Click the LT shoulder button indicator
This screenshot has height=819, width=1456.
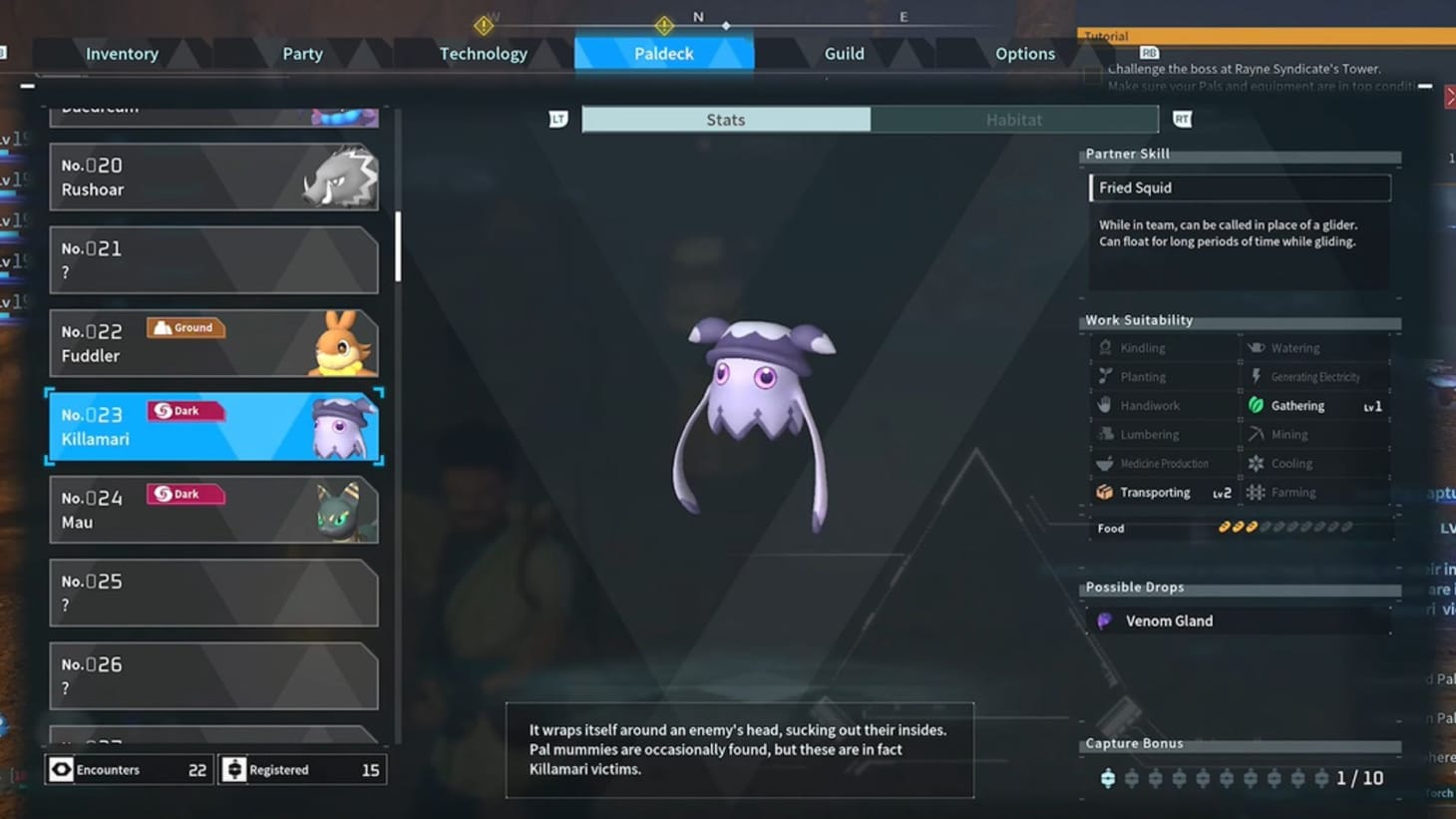[x=558, y=118]
